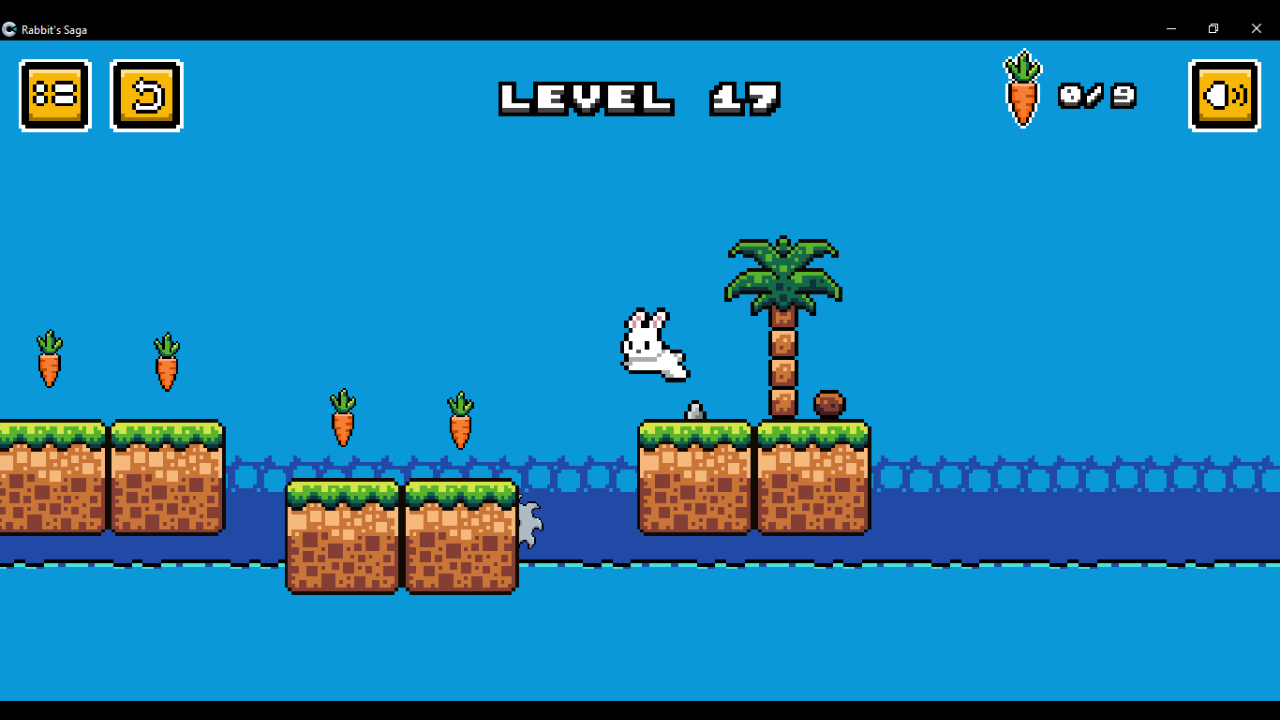The width and height of the screenshot is (1280, 720).
Task: Toggle pause with the menu button
Action: coord(55,95)
